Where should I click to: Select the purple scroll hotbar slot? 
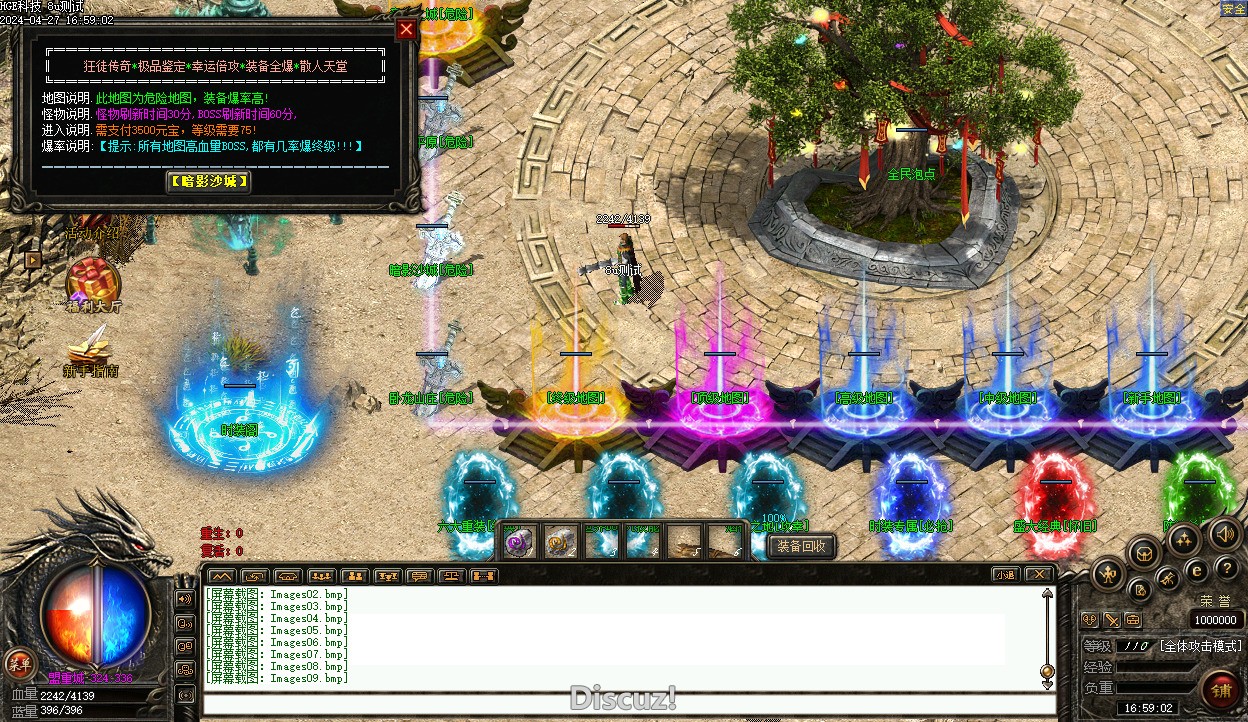[x=518, y=542]
